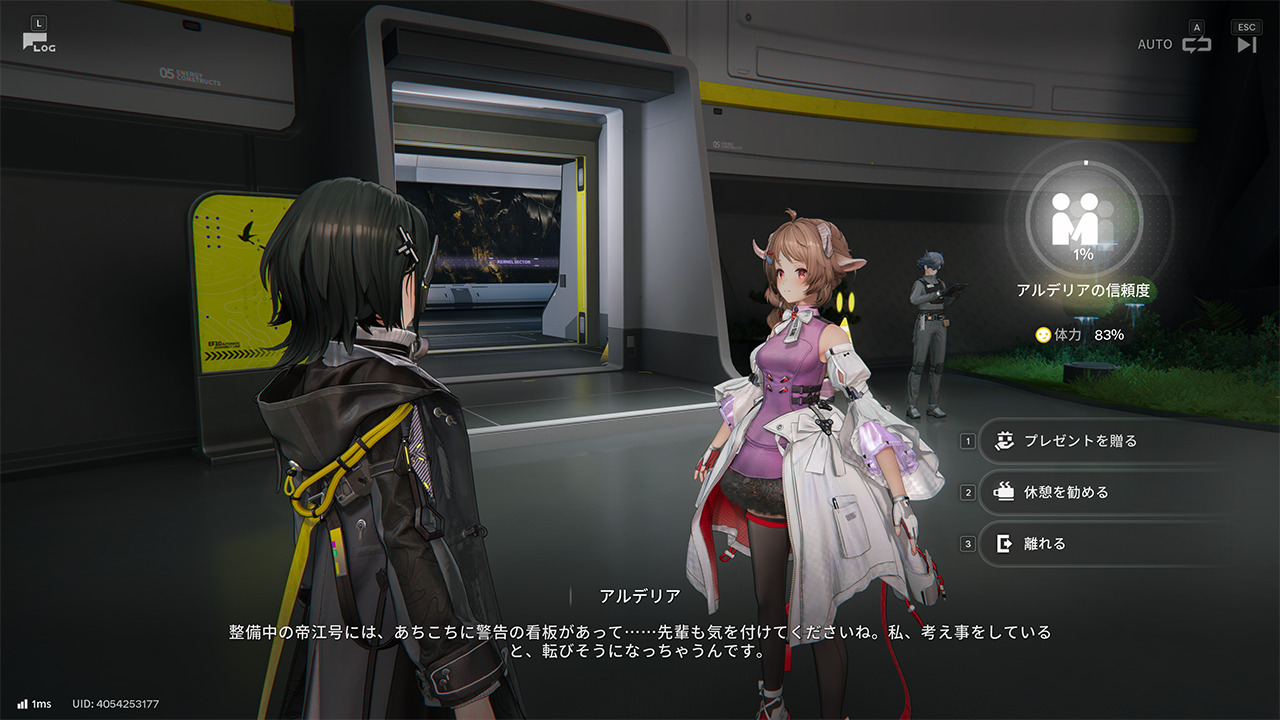Viewport: 1280px width, 720px height.
Task: Toggle AUTO dialogue playback
Action: [x=1196, y=44]
